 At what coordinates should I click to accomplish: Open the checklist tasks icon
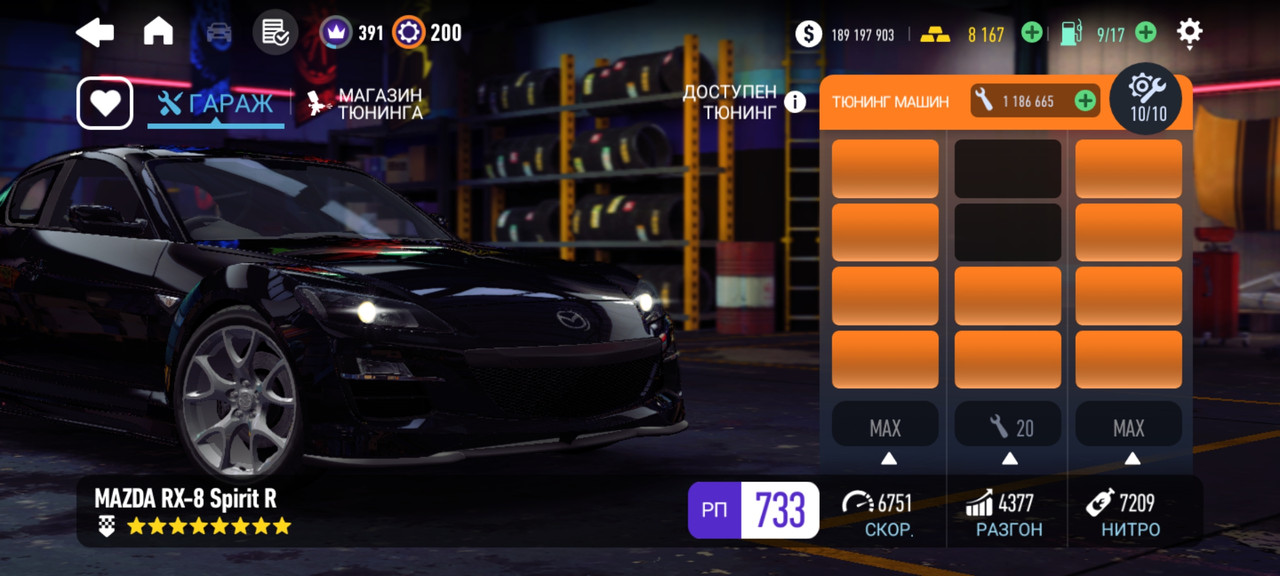pyautogui.click(x=275, y=33)
